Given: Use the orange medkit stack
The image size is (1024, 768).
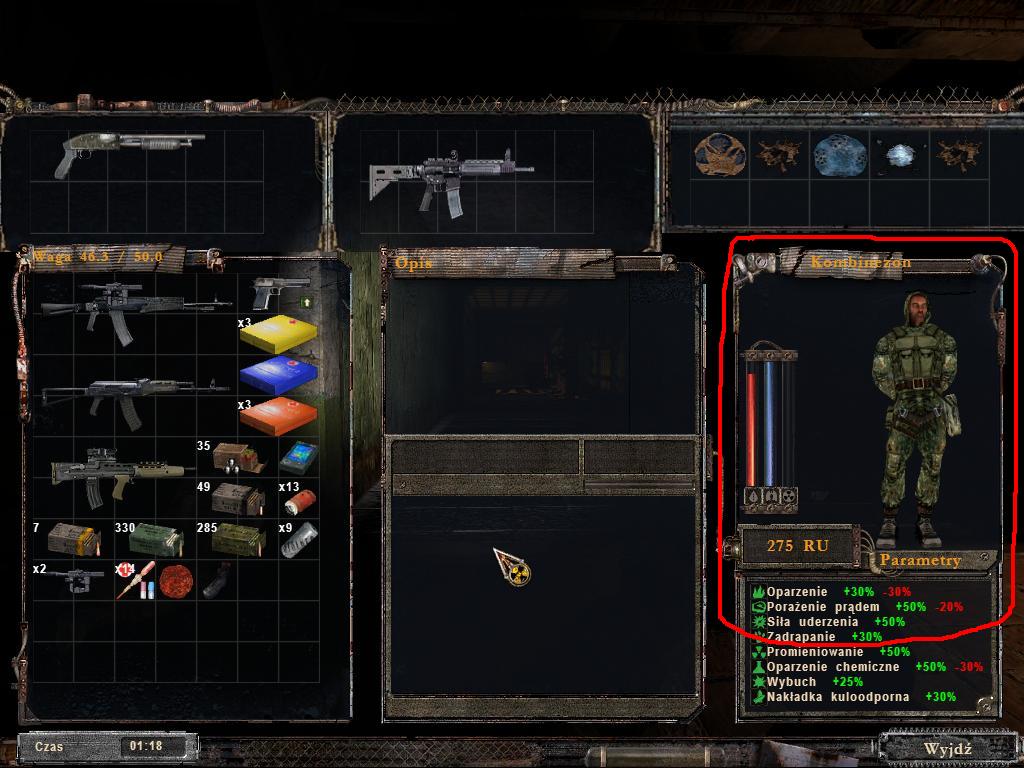Looking at the screenshot, I should click(278, 414).
